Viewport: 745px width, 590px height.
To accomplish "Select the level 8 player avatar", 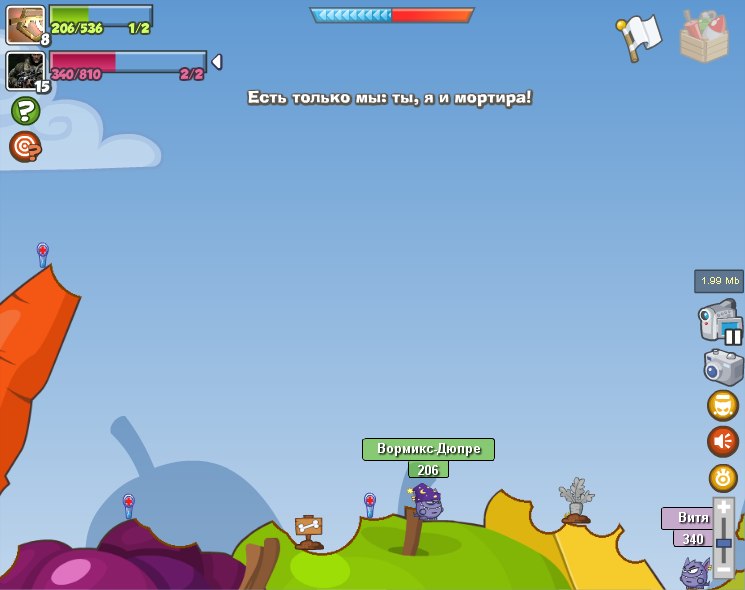I will [25, 24].
